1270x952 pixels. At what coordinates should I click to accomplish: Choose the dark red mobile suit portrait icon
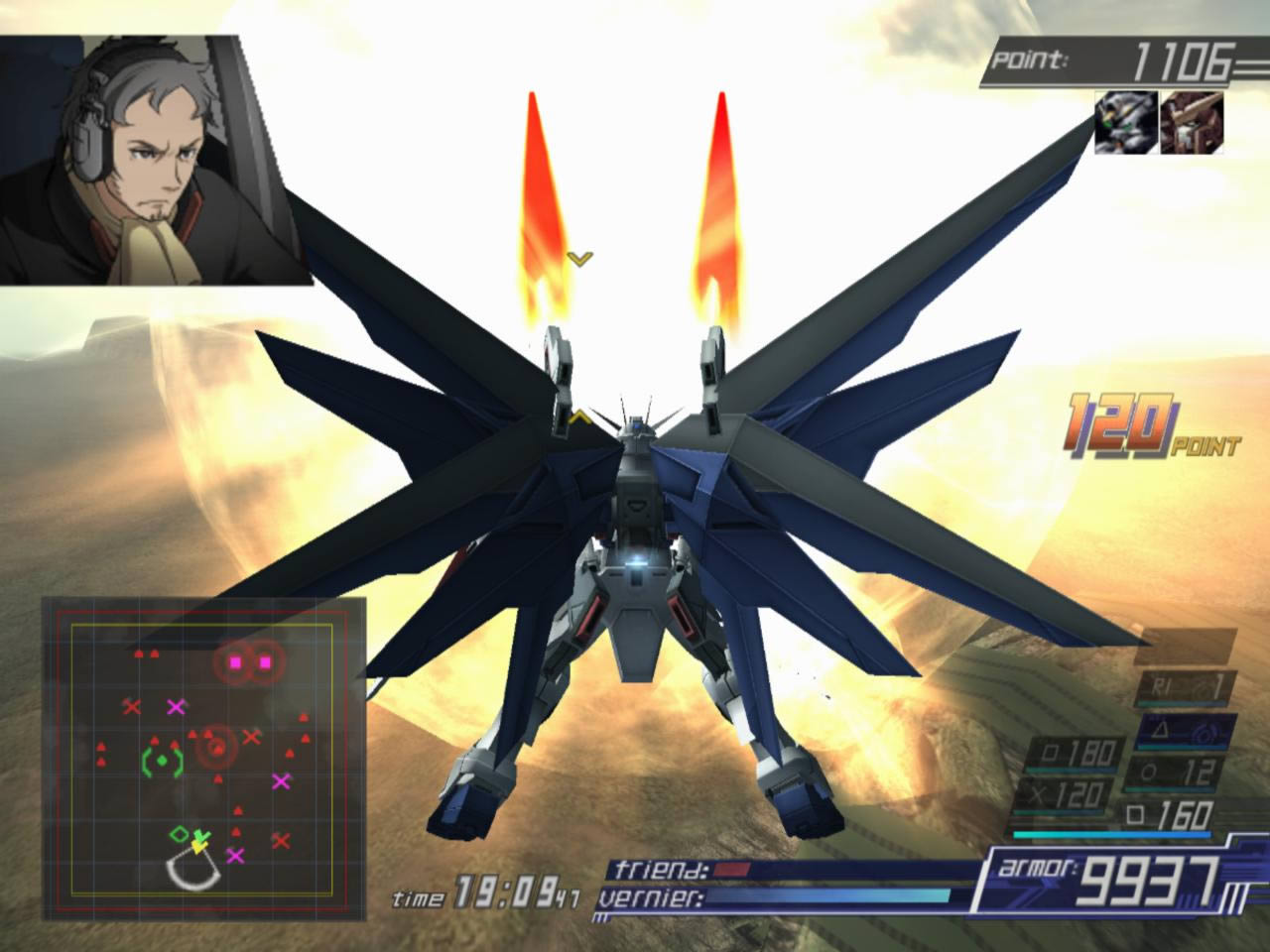point(1192,122)
